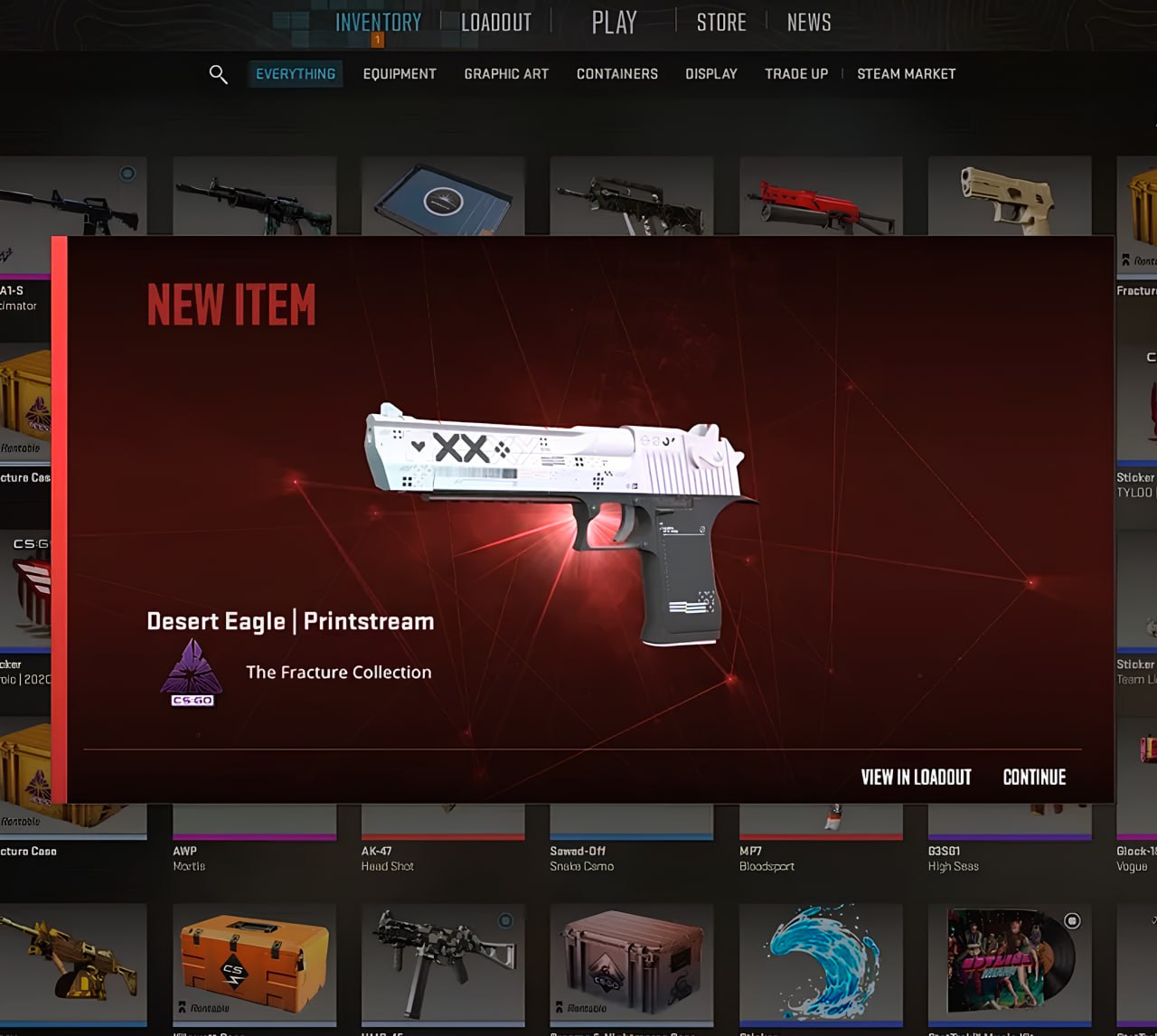Open the Store page

[x=721, y=23]
